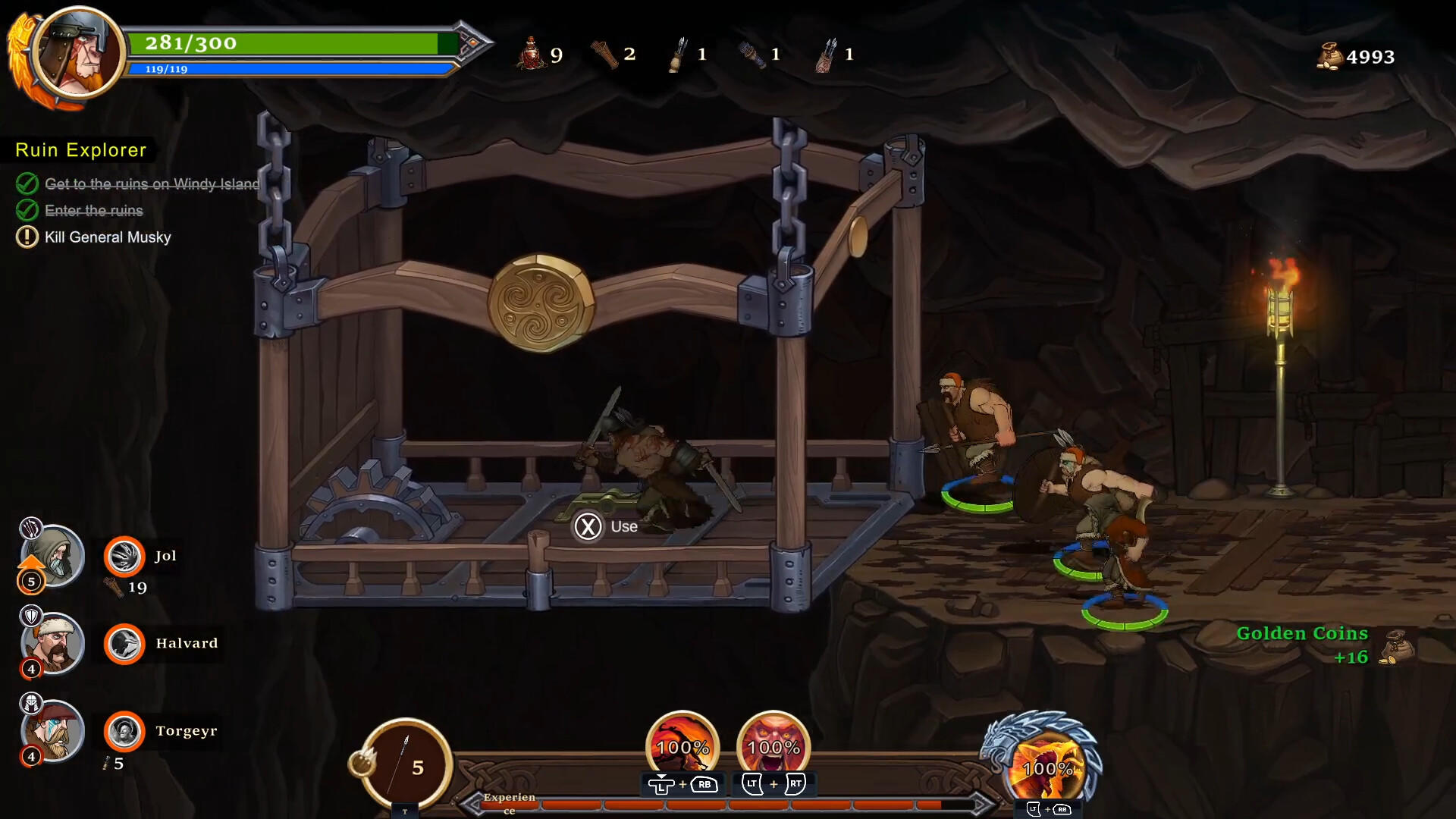Select the health potion icon showing 9
This screenshot has height=819, width=1456.
pyautogui.click(x=531, y=53)
